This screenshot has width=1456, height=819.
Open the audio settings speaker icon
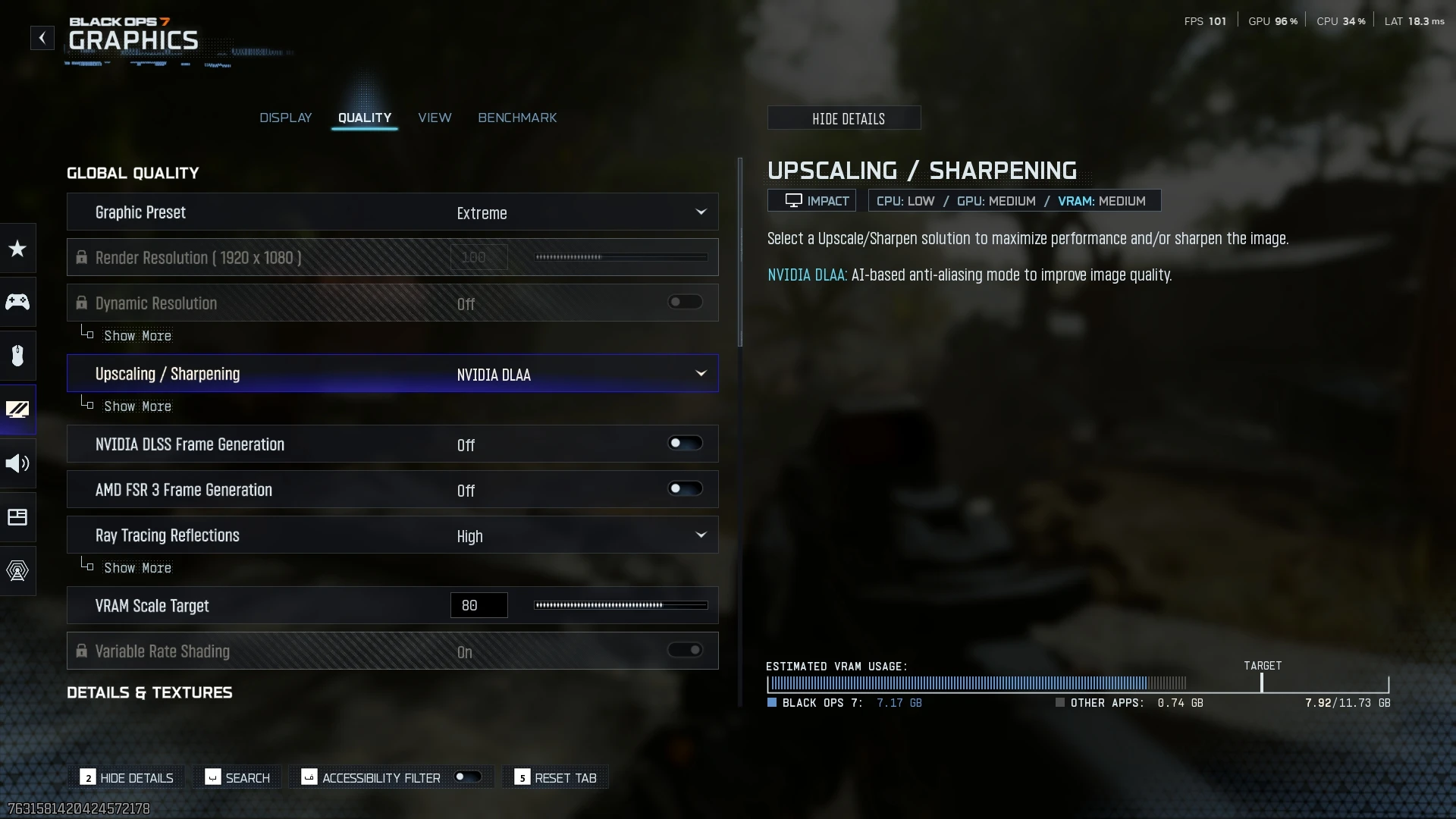point(17,463)
